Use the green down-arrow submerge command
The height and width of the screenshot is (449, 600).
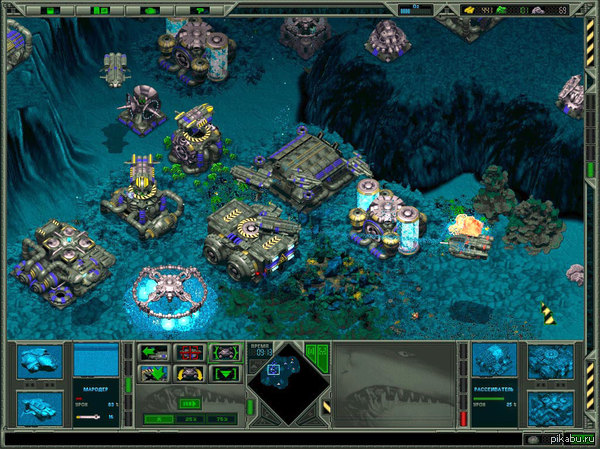154,374
